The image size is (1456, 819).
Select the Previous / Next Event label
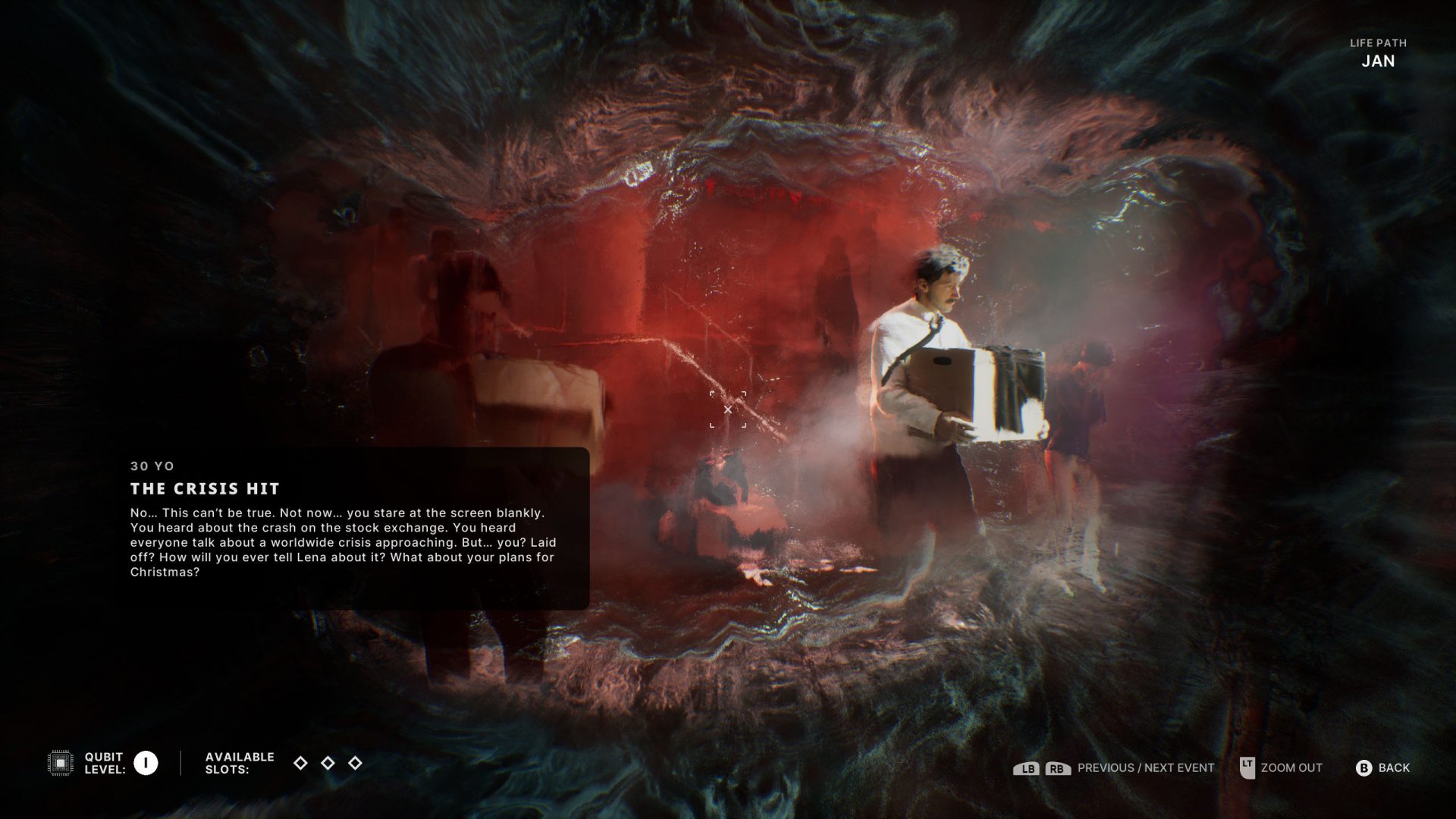pyautogui.click(x=1145, y=768)
